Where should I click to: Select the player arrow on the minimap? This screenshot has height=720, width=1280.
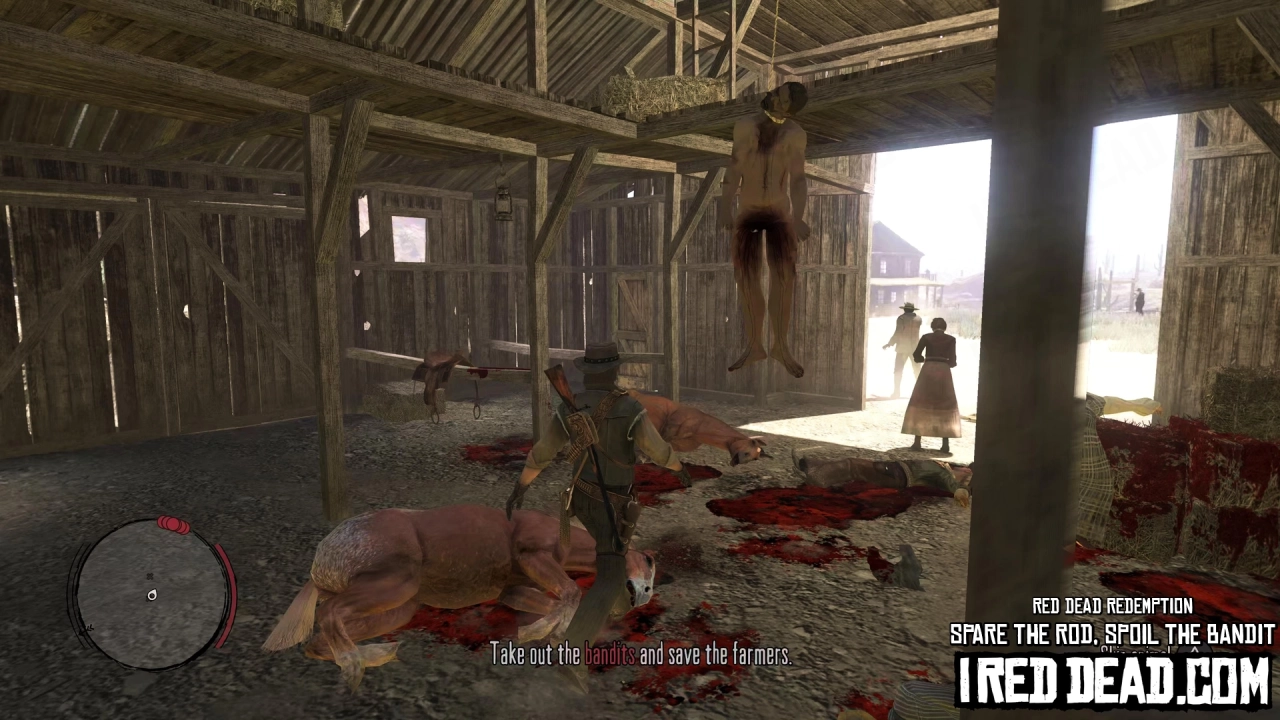click(152, 595)
